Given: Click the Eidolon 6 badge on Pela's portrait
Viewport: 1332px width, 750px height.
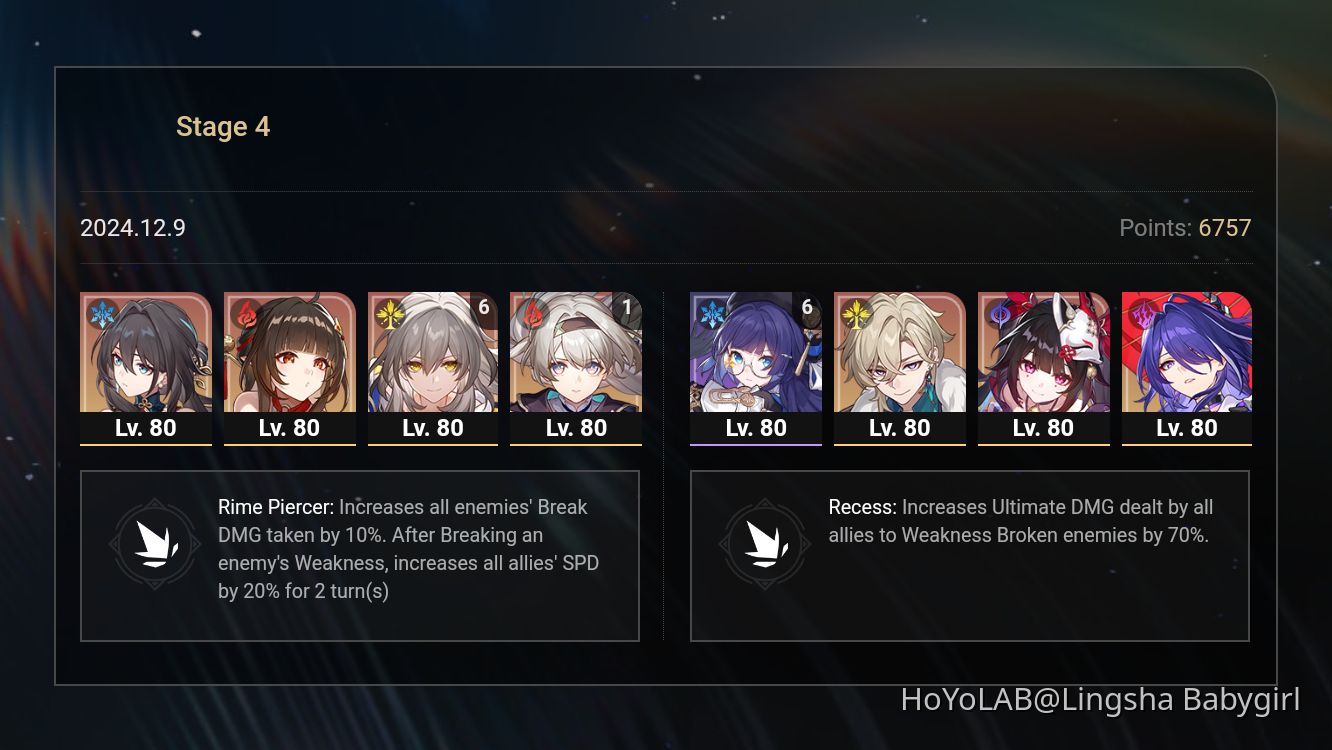Looking at the screenshot, I should pos(807,307).
